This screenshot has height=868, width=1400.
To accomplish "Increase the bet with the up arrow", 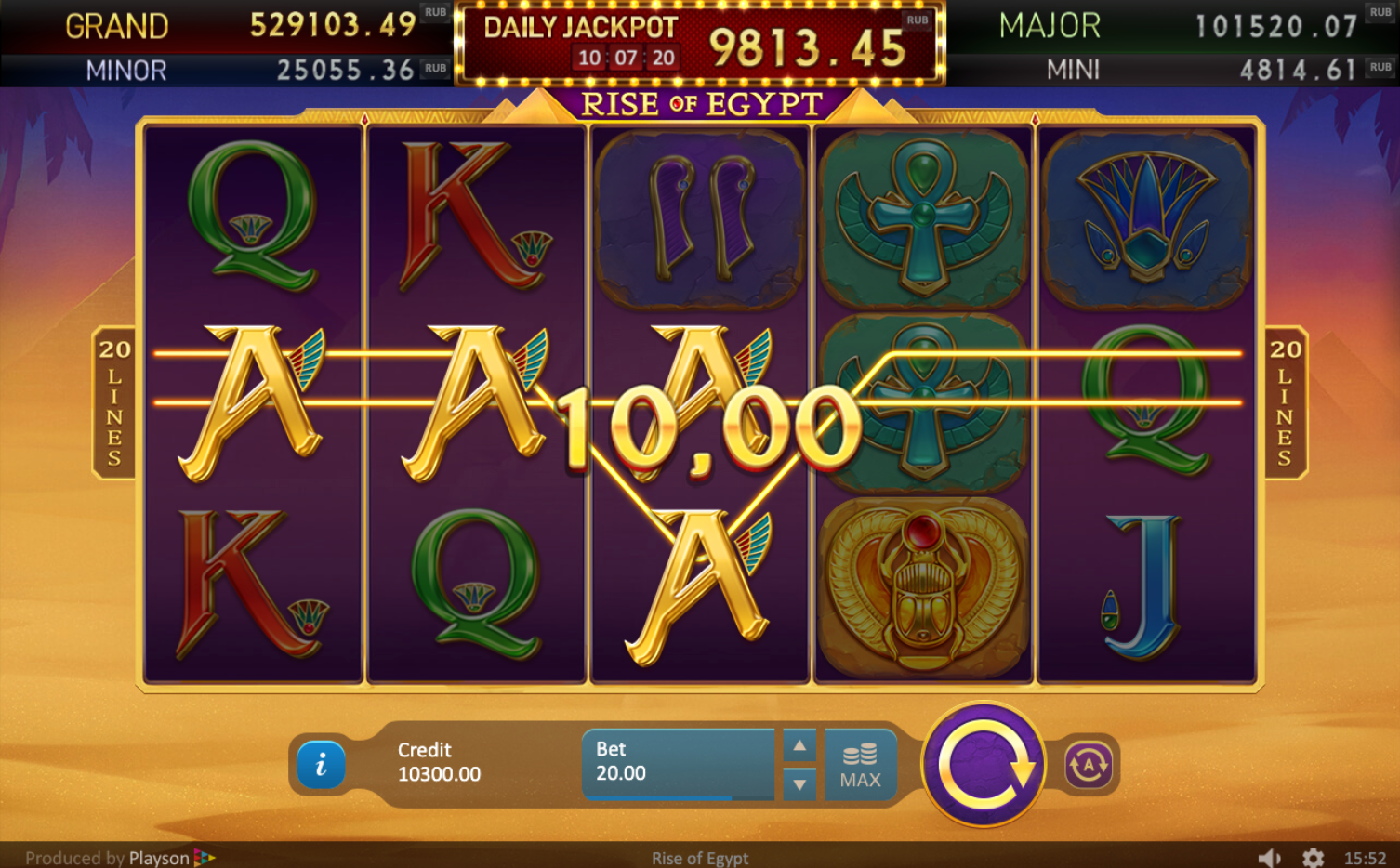I will [798, 745].
